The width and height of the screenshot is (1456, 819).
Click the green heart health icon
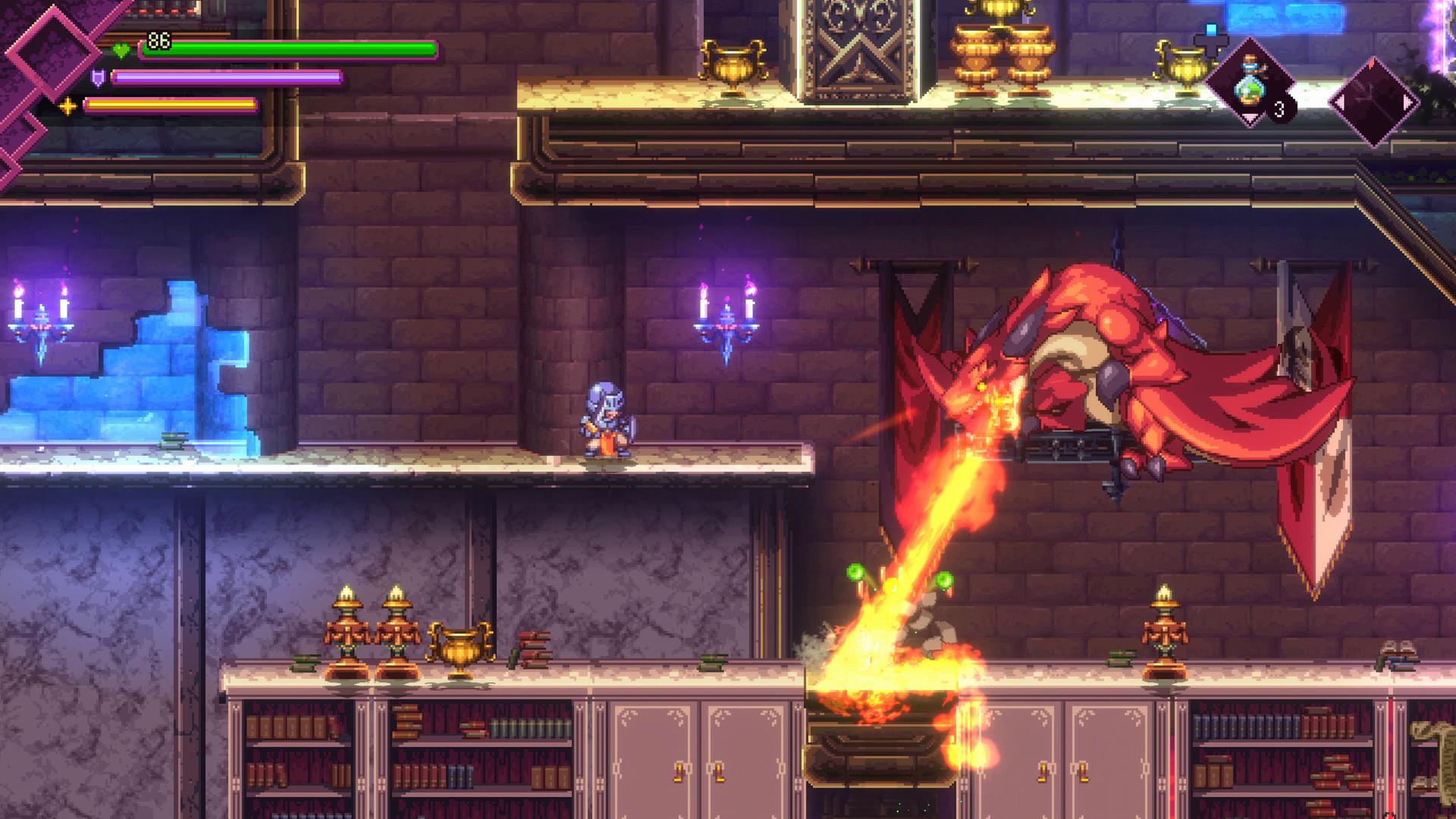coord(122,49)
